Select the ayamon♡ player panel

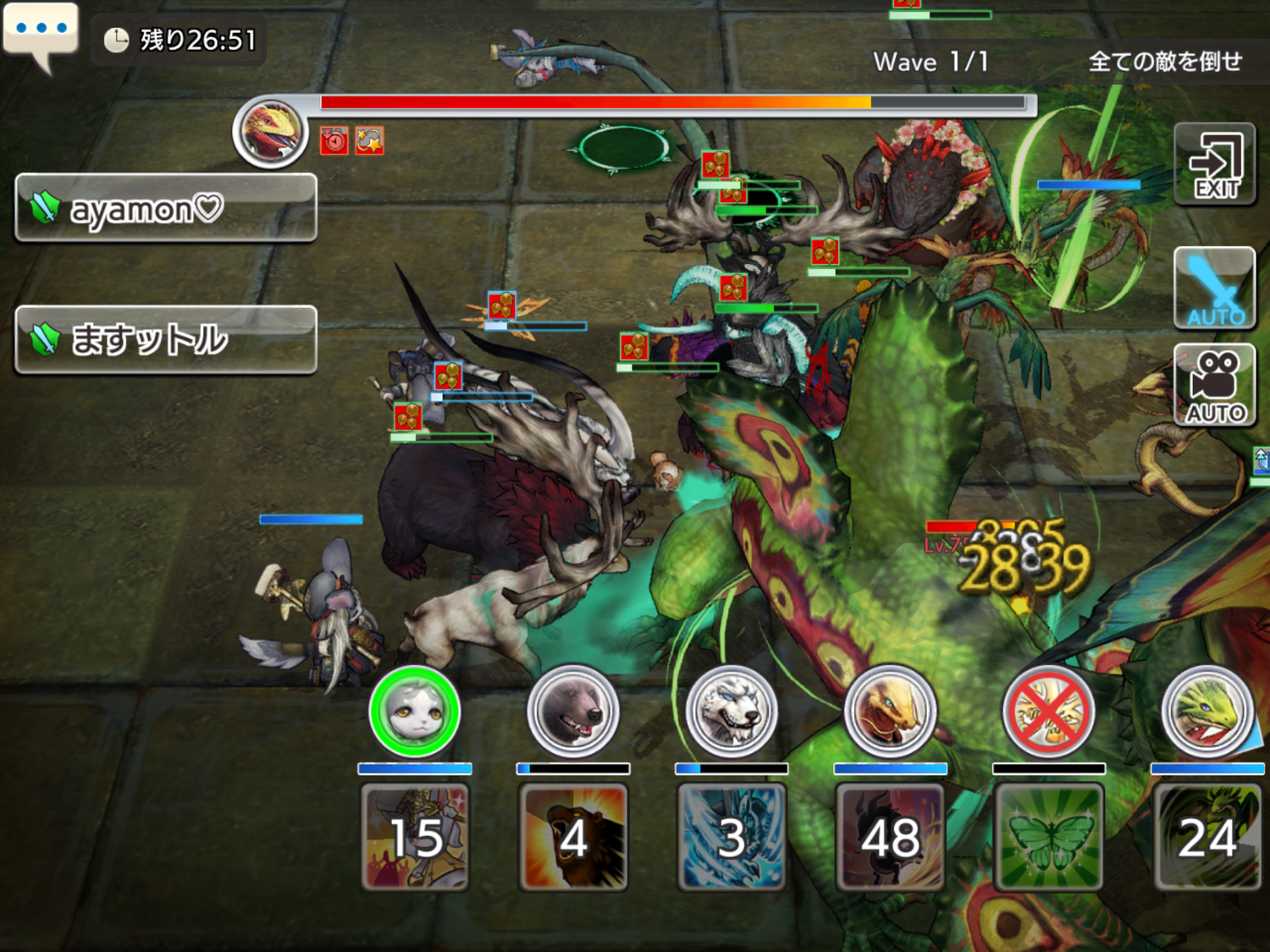point(166,208)
